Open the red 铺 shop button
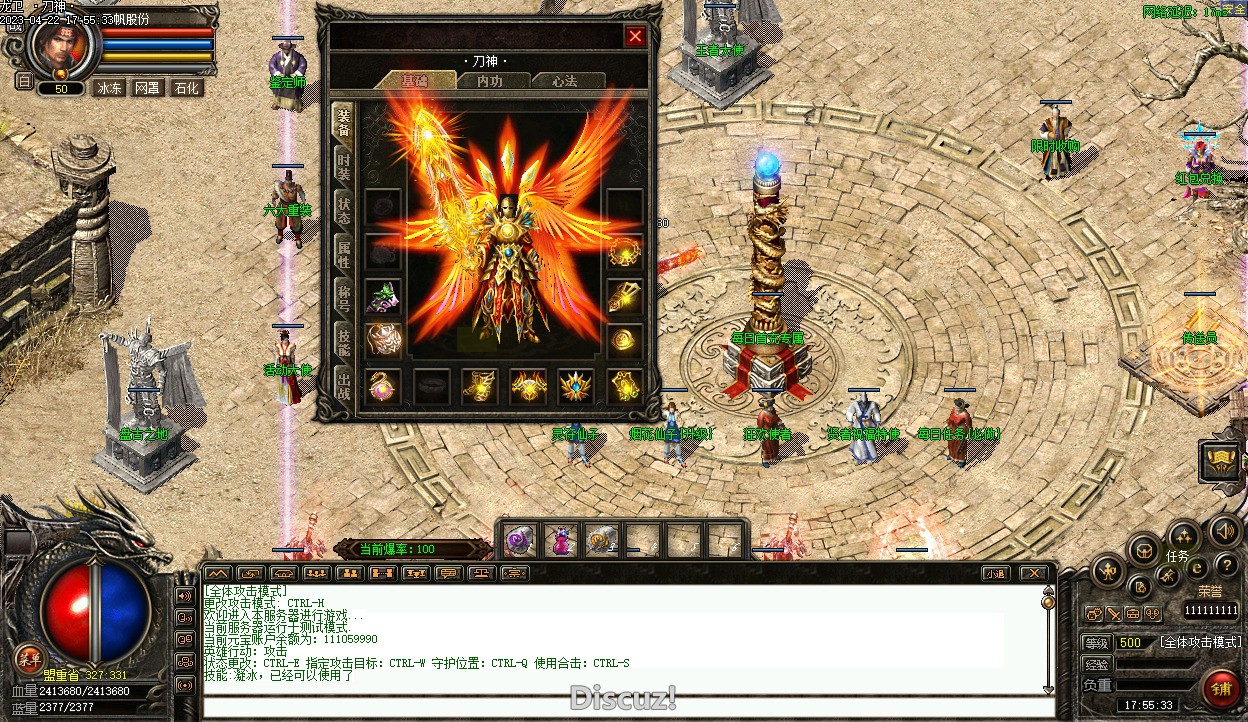Viewport: 1248px width, 722px height. 1221,689
